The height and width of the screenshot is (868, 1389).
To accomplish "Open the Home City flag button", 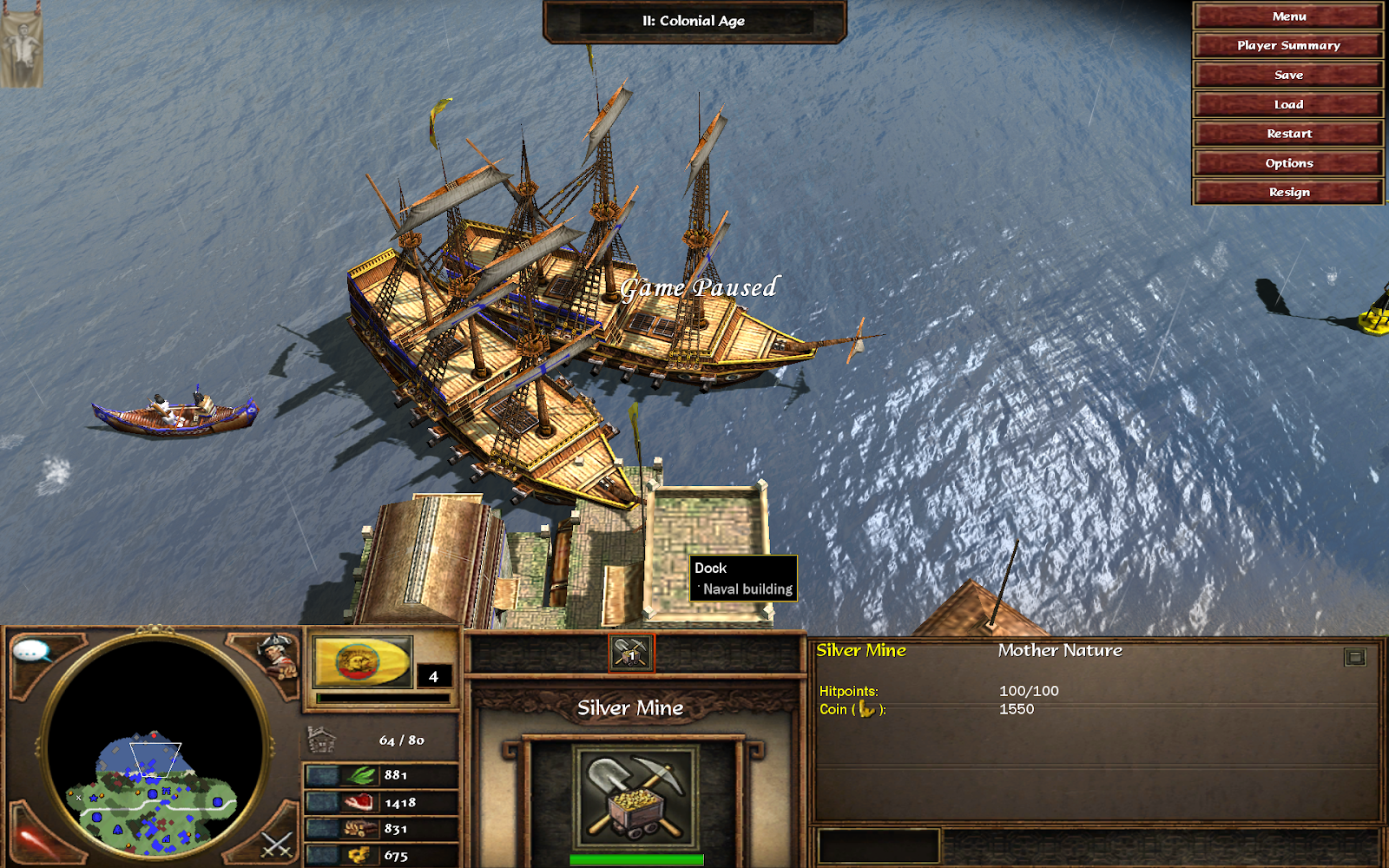I will [362, 662].
